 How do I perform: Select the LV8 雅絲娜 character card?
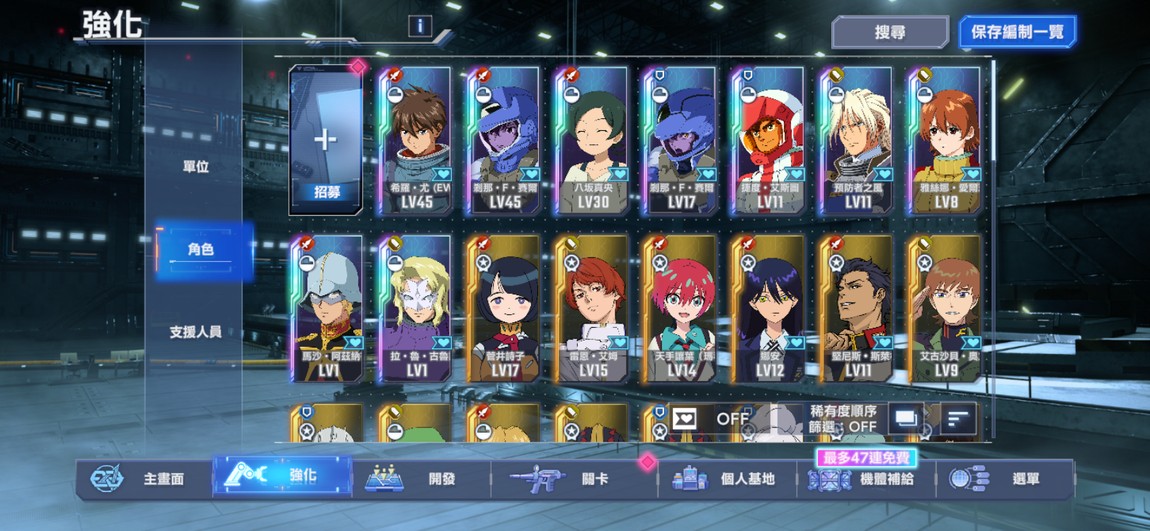pos(945,140)
